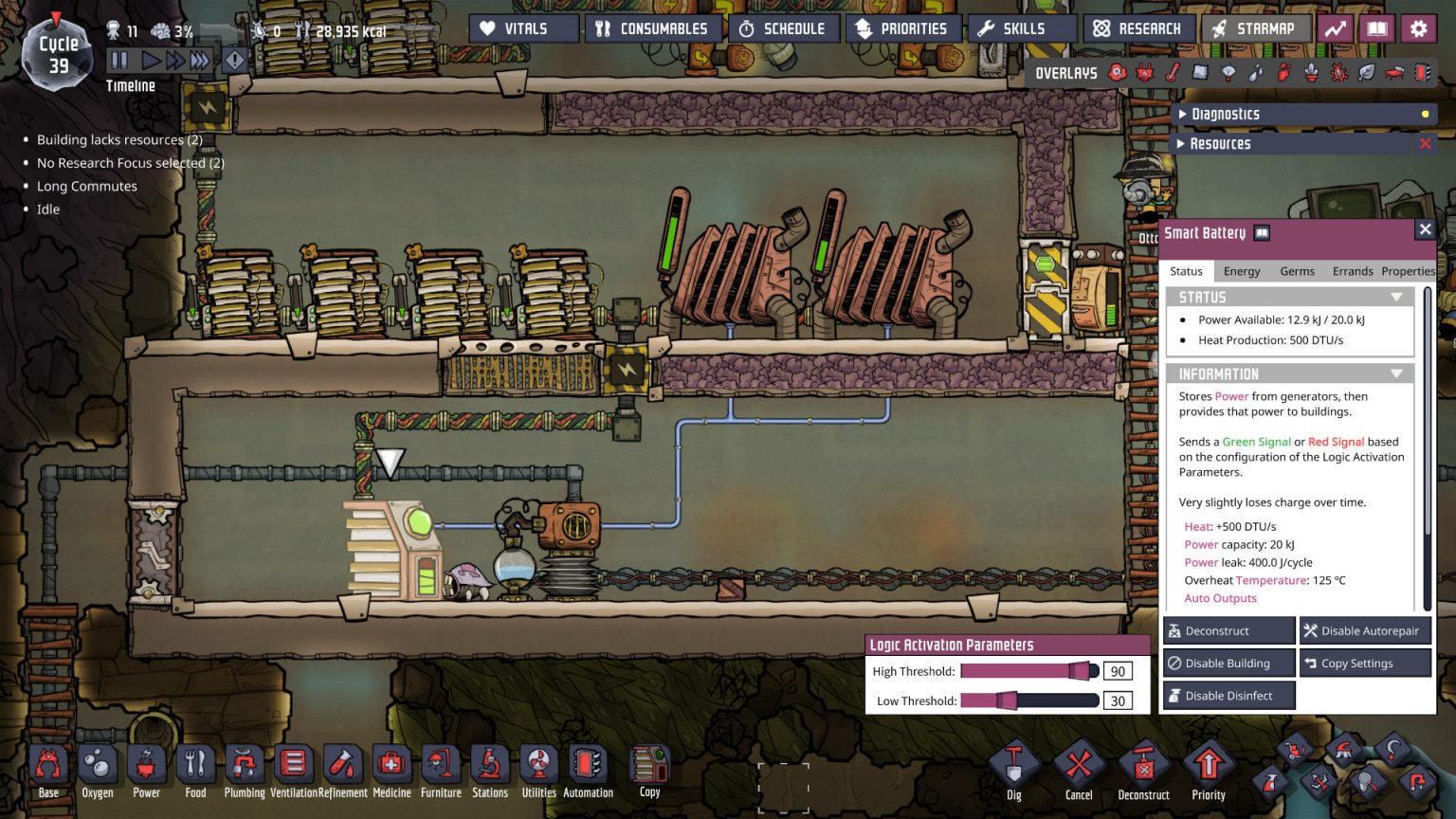Collapse the INFORMATION section

point(1396,373)
